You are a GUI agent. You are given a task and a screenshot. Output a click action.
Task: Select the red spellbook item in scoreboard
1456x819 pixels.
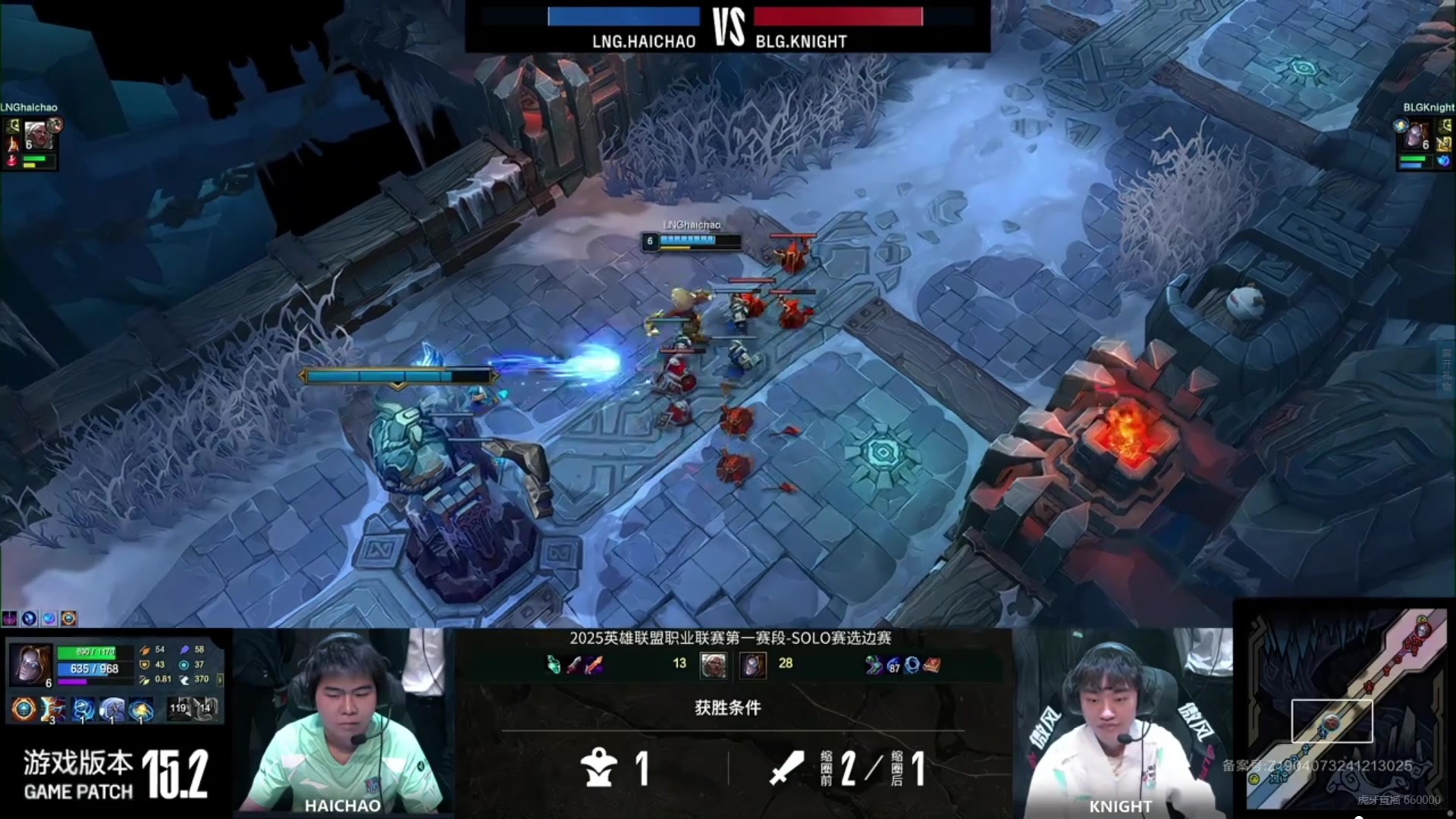click(x=932, y=665)
